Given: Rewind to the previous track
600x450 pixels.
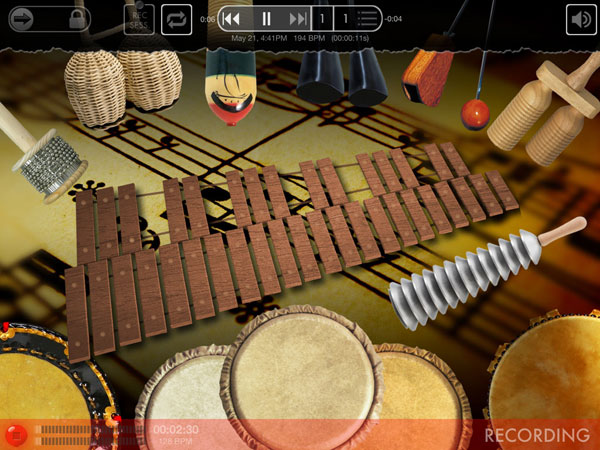Looking at the screenshot, I should (232, 18).
